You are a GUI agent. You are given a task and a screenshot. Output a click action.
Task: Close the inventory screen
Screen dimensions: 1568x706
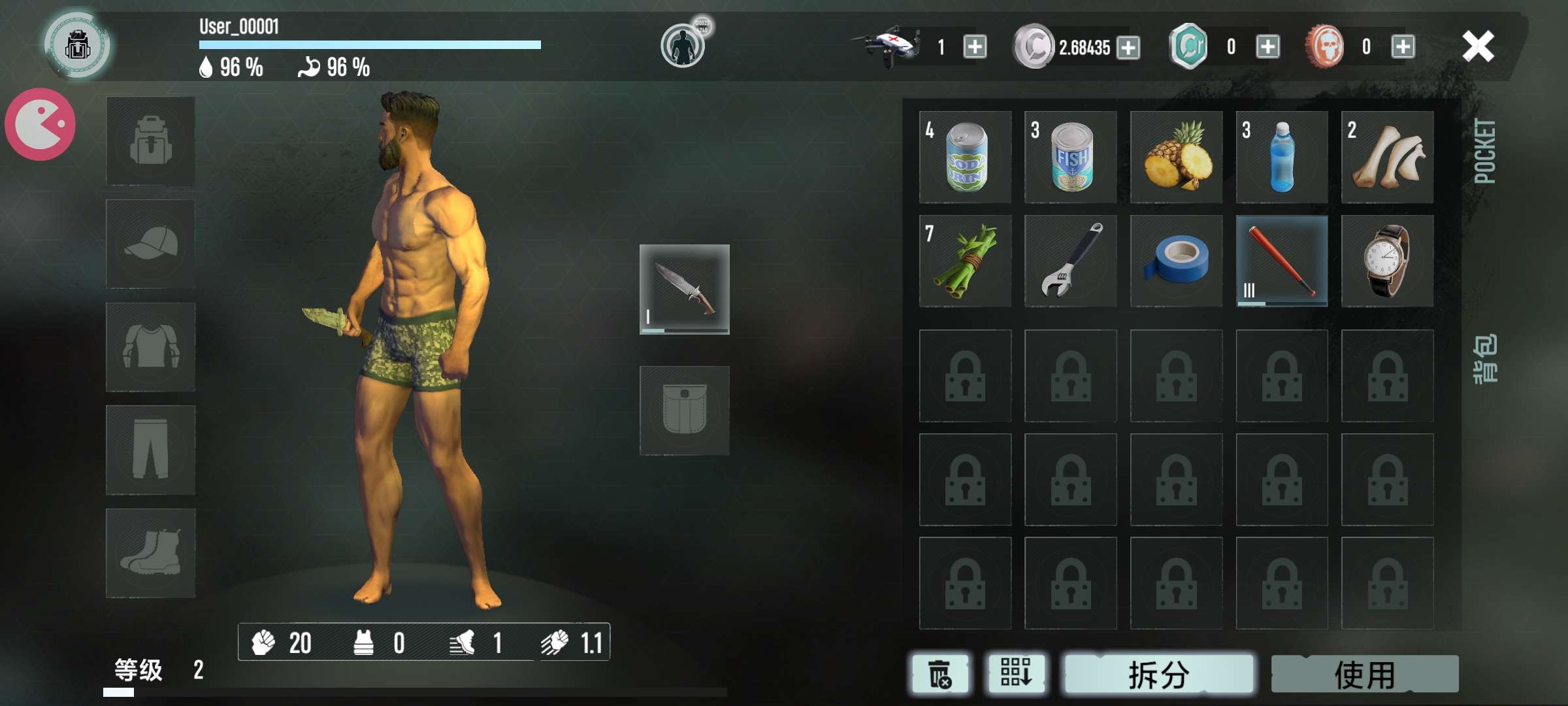(x=1478, y=46)
